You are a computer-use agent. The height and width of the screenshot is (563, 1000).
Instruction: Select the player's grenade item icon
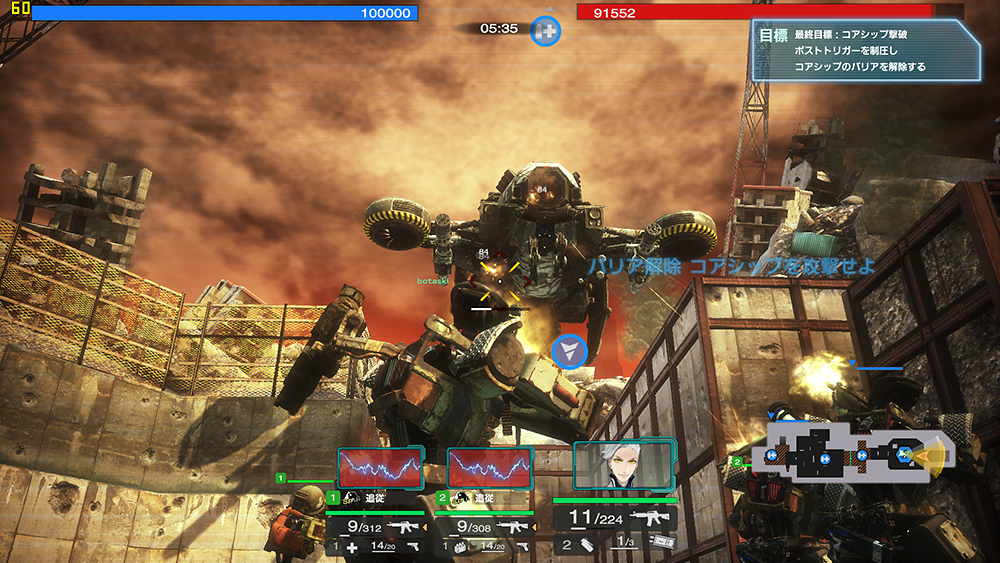click(586, 545)
